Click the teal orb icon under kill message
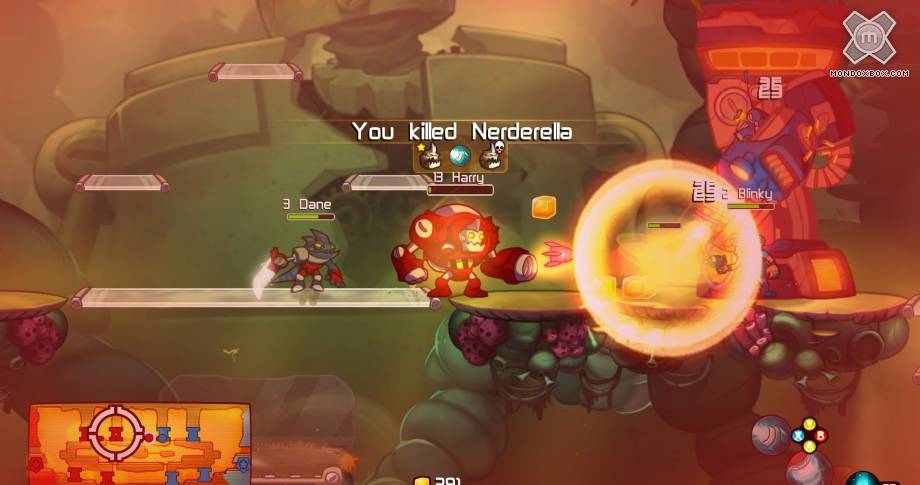920x485 pixels. 459,155
